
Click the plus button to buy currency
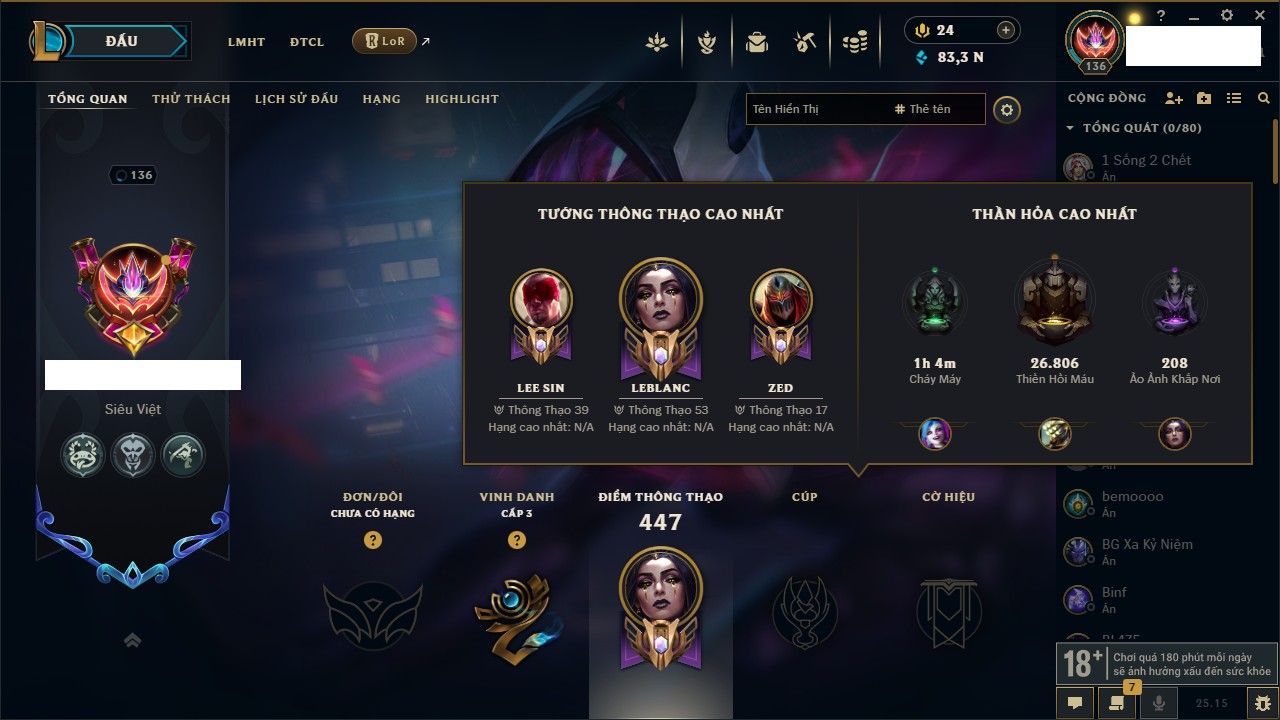coord(1006,30)
